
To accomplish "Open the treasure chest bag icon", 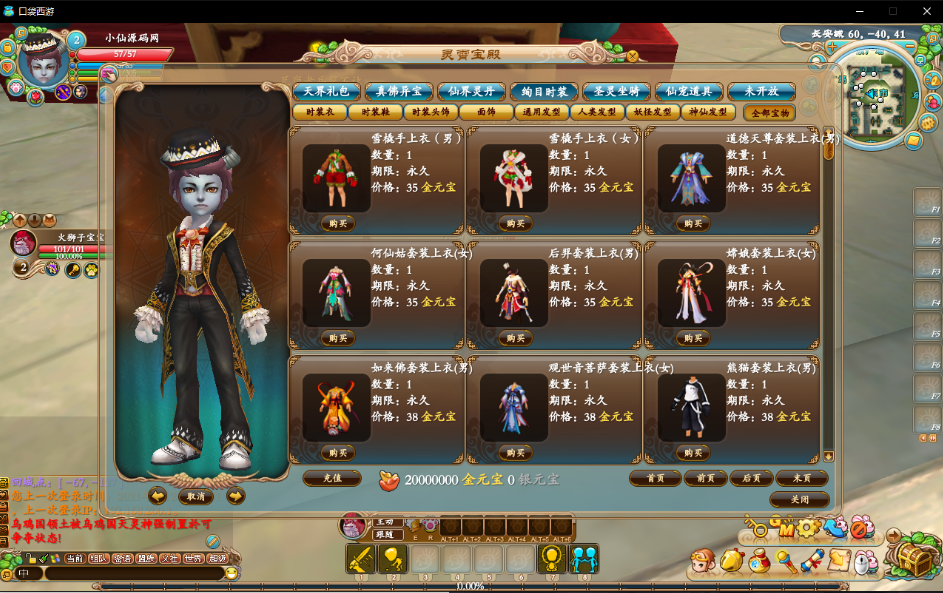I will tap(913, 557).
